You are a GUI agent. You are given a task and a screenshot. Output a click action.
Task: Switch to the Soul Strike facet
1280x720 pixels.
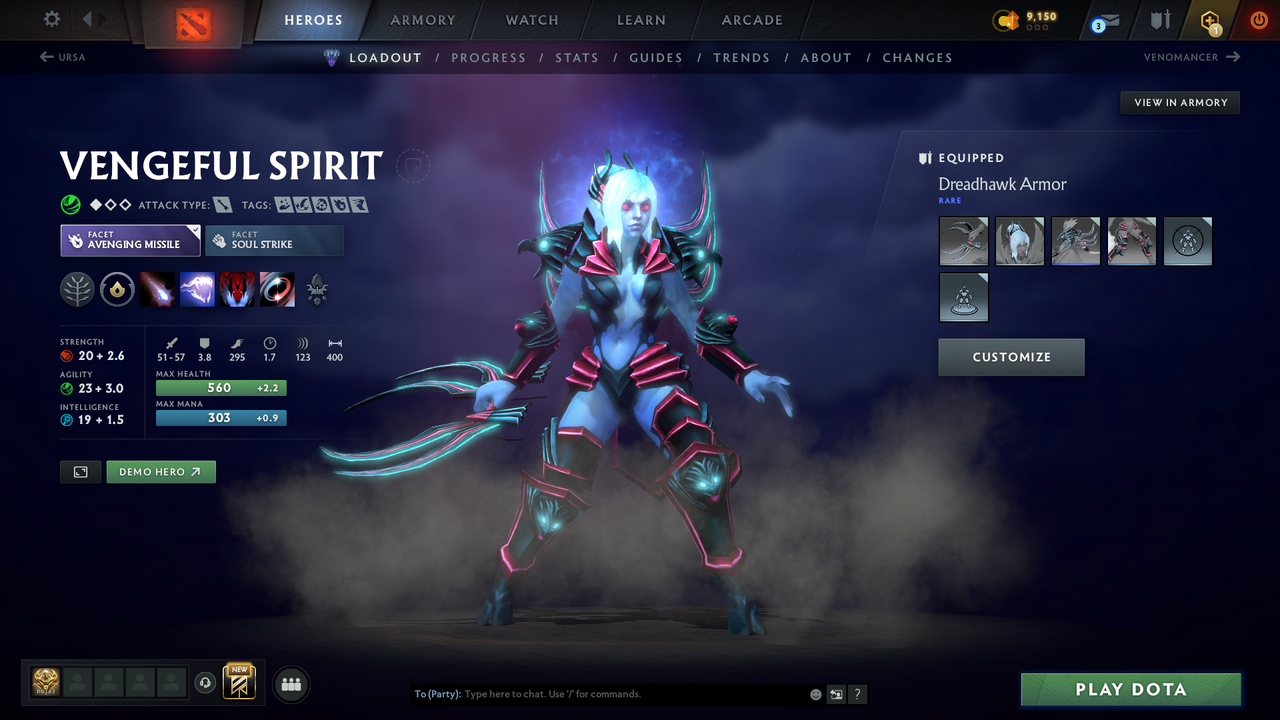pyautogui.click(x=274, y=240)
